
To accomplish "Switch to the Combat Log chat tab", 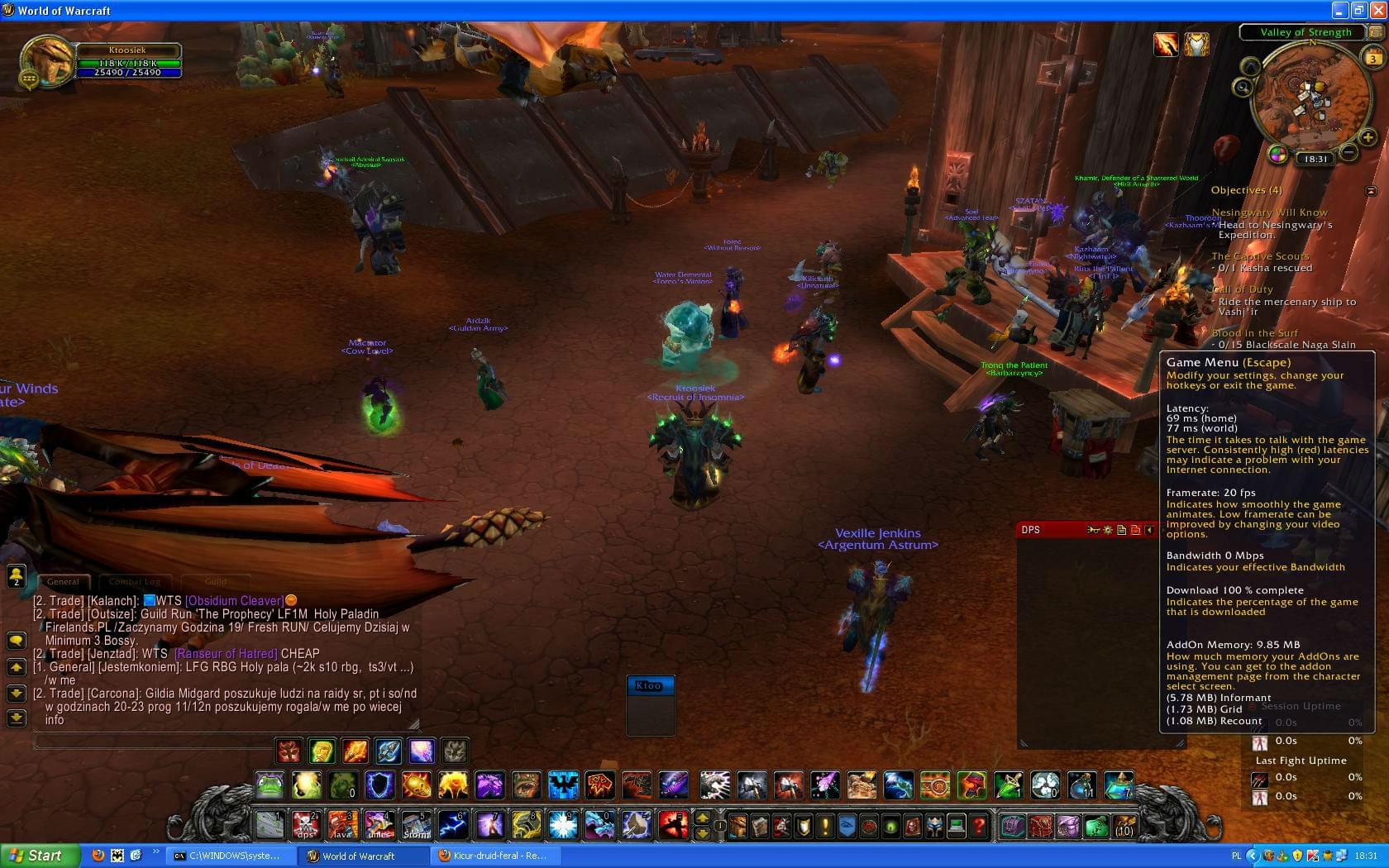I will point(135,582).
